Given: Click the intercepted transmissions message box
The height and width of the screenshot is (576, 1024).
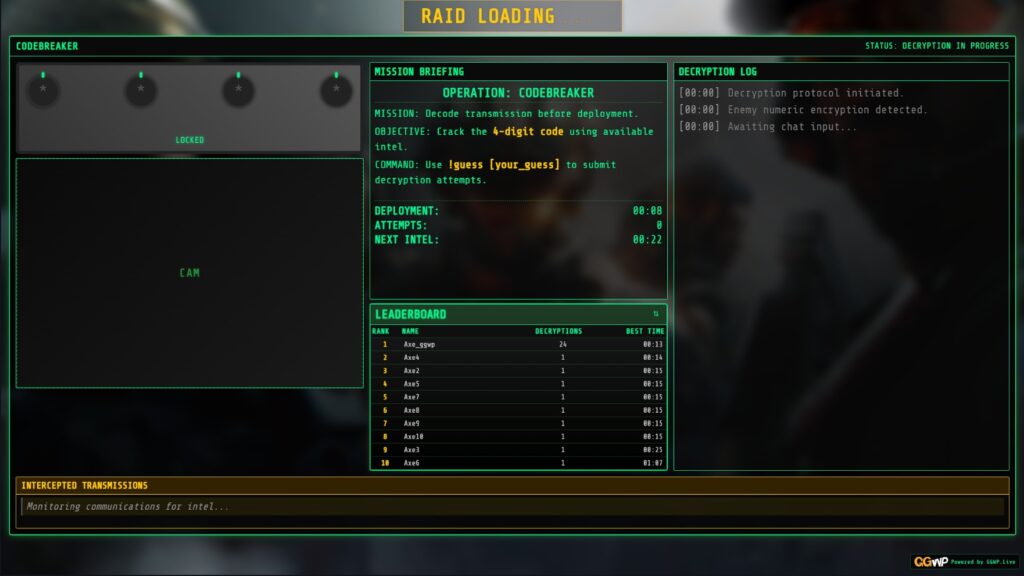Looking at the screenshot, I should 512,507.
